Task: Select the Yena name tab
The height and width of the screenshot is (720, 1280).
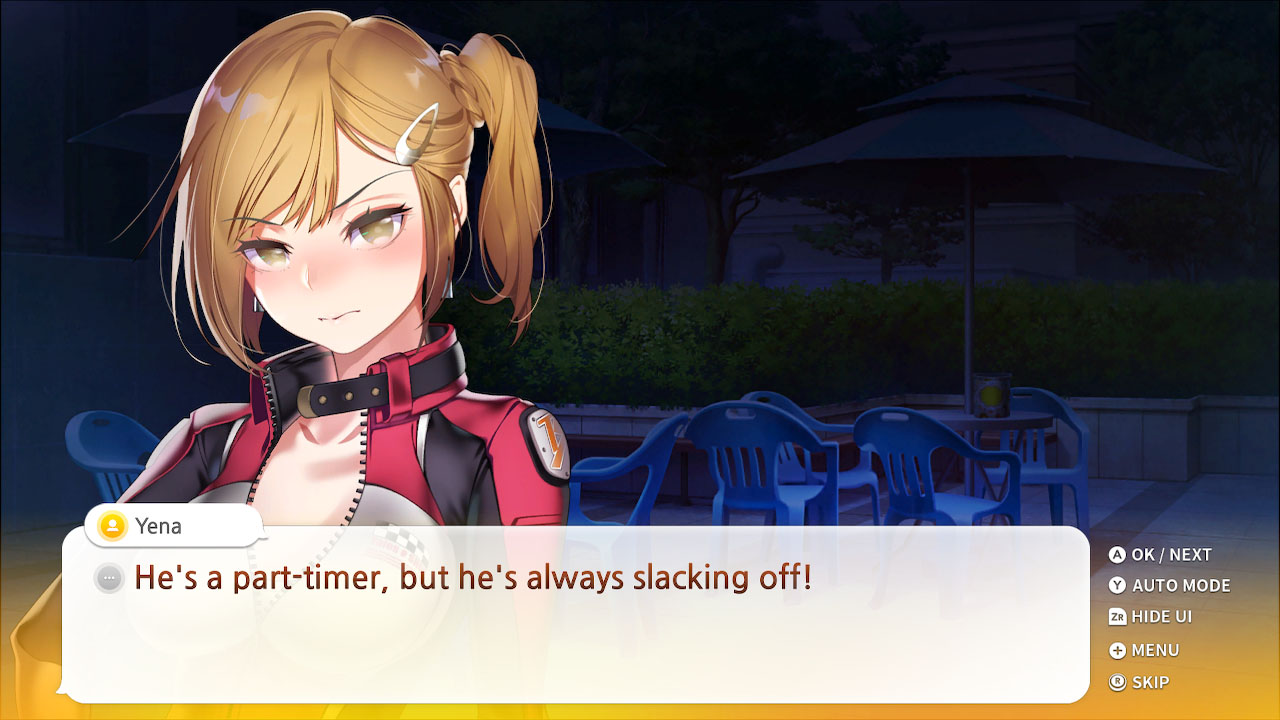Action: (x=170, y=526)
